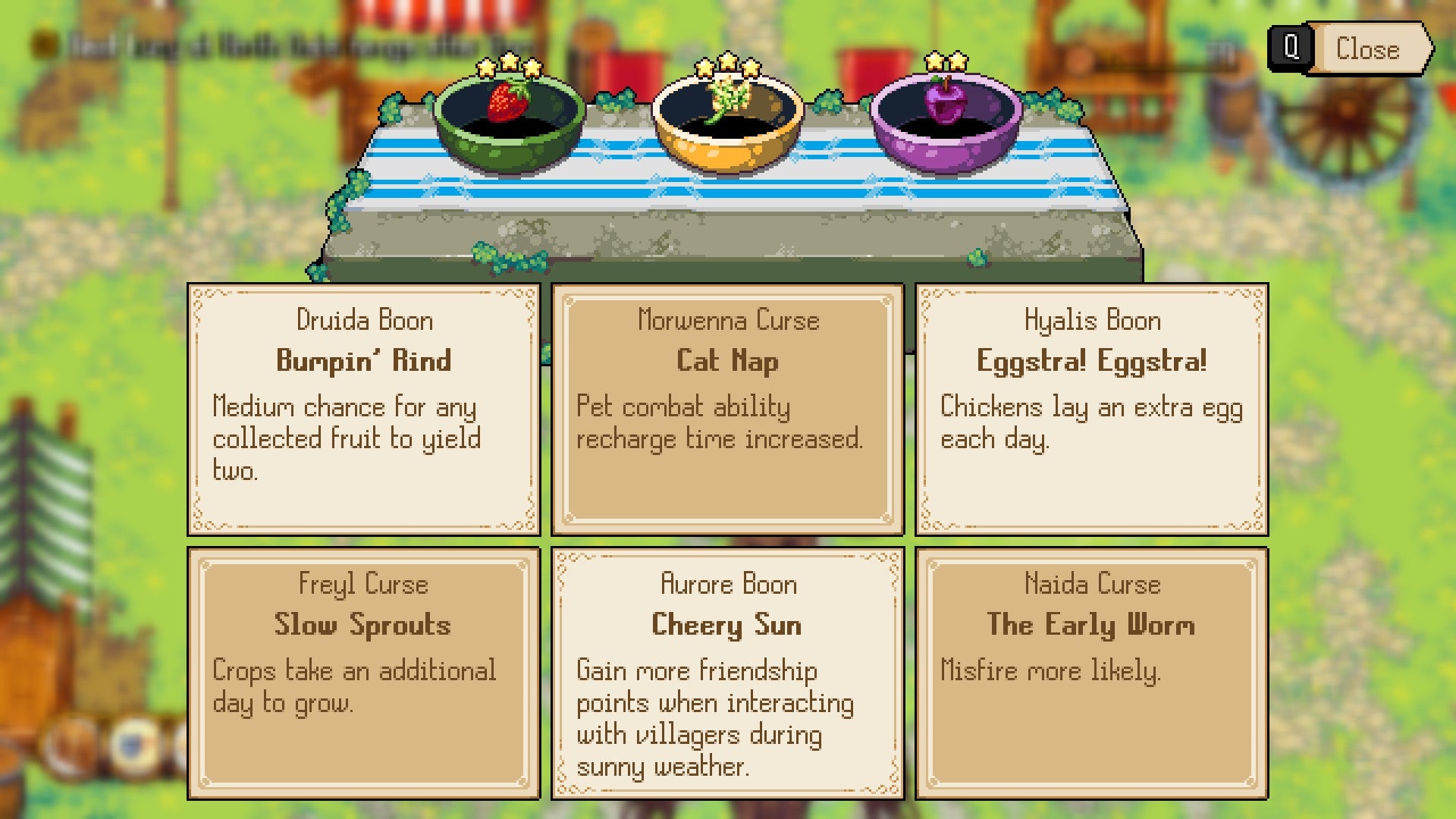Click the Druida Boon header text
Viewport: 1456px width, 819px height.
pos(364,320)
